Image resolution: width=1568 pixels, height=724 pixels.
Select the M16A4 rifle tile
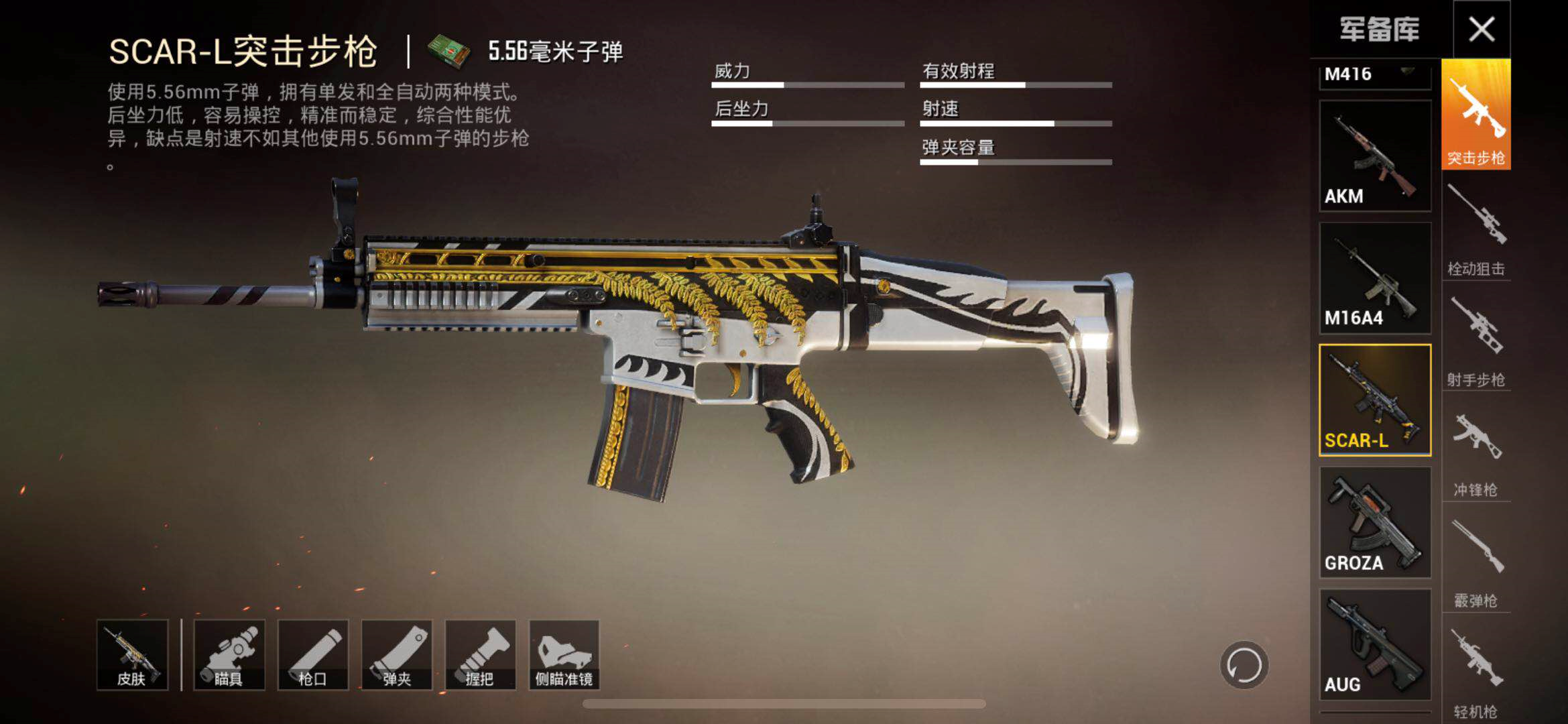tap(1375, 278)
